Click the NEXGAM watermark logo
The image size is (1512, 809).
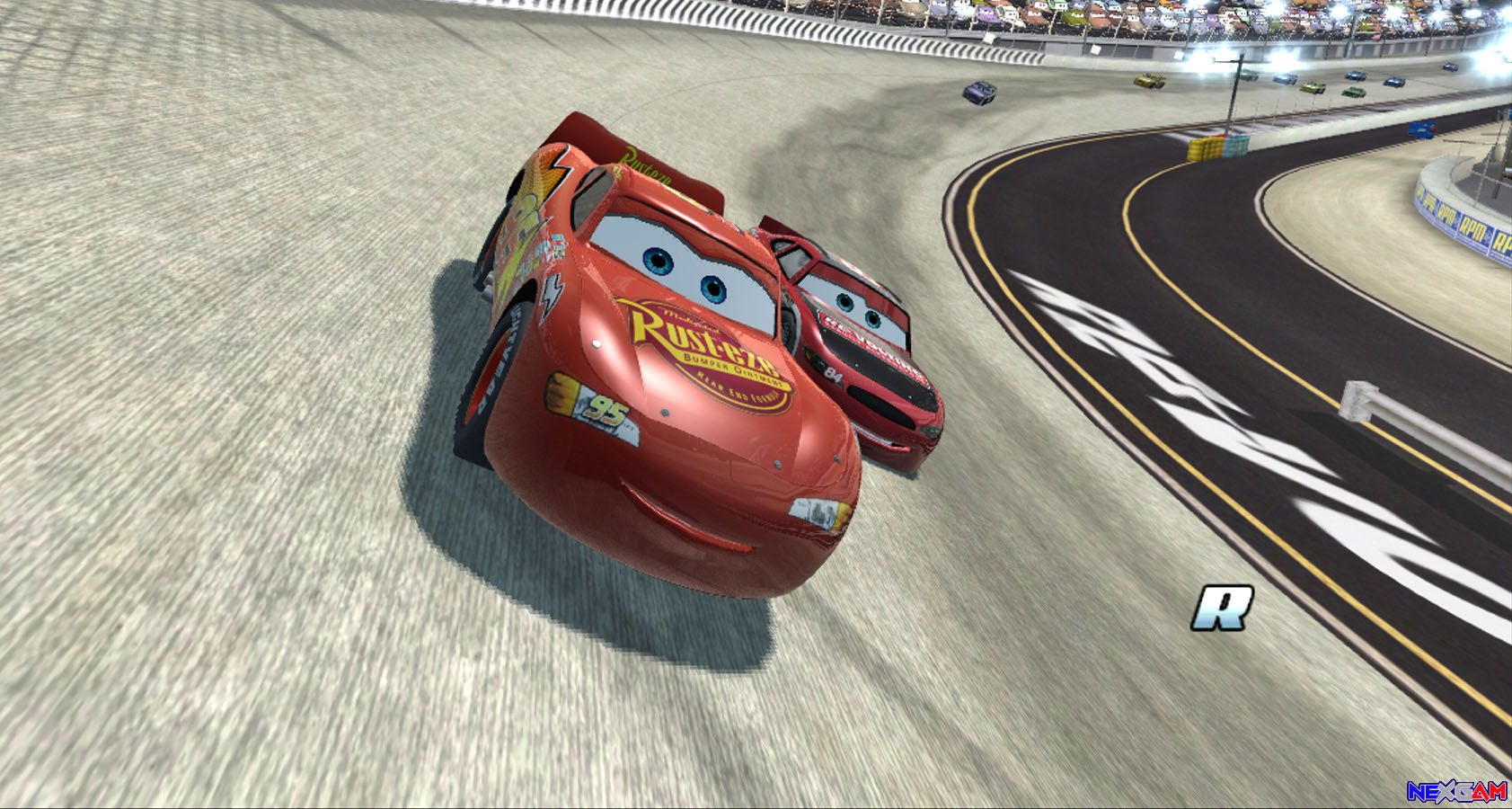click(1456, 791)
